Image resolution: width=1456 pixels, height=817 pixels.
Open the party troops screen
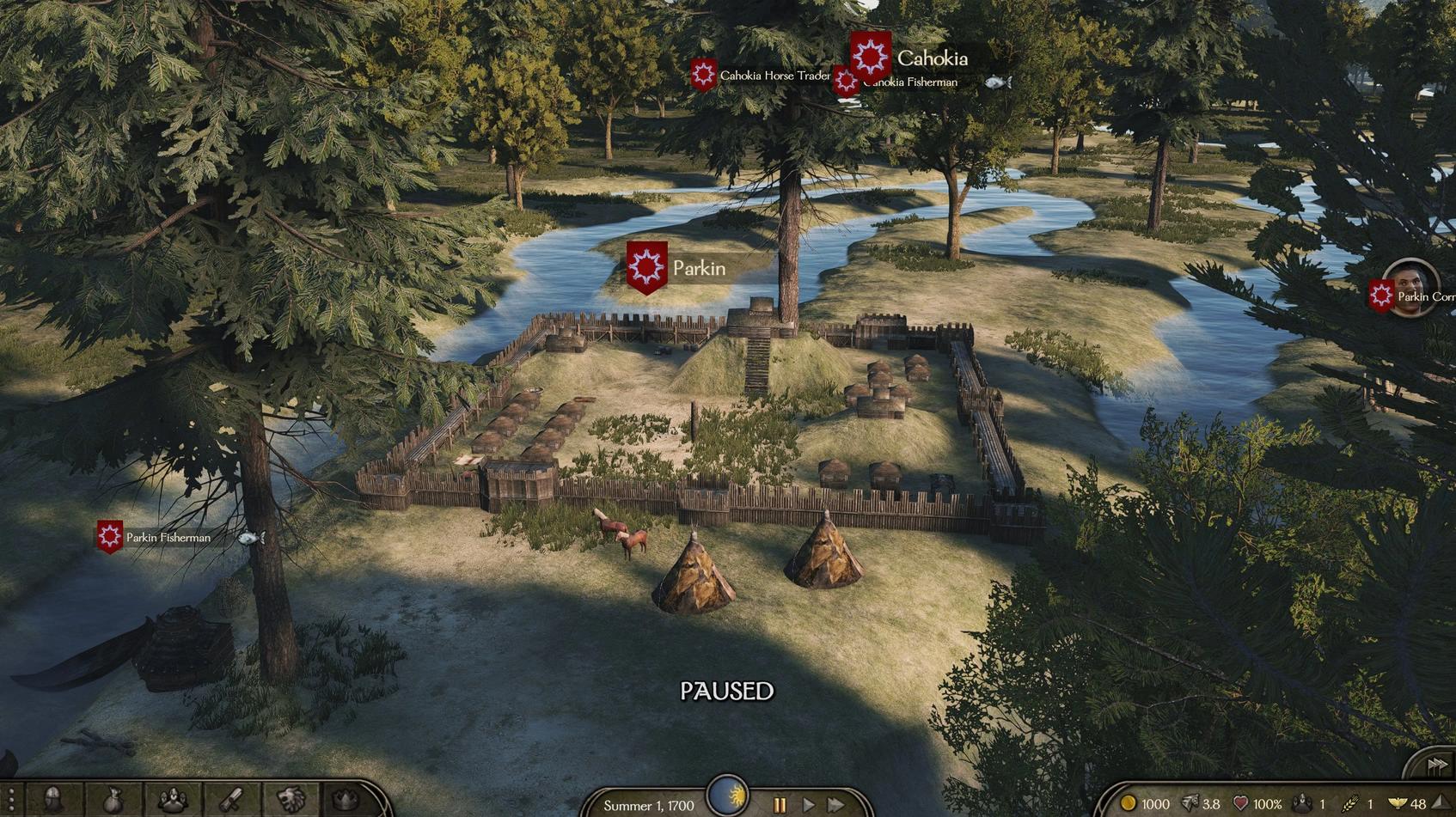click(x=173, y=801)
